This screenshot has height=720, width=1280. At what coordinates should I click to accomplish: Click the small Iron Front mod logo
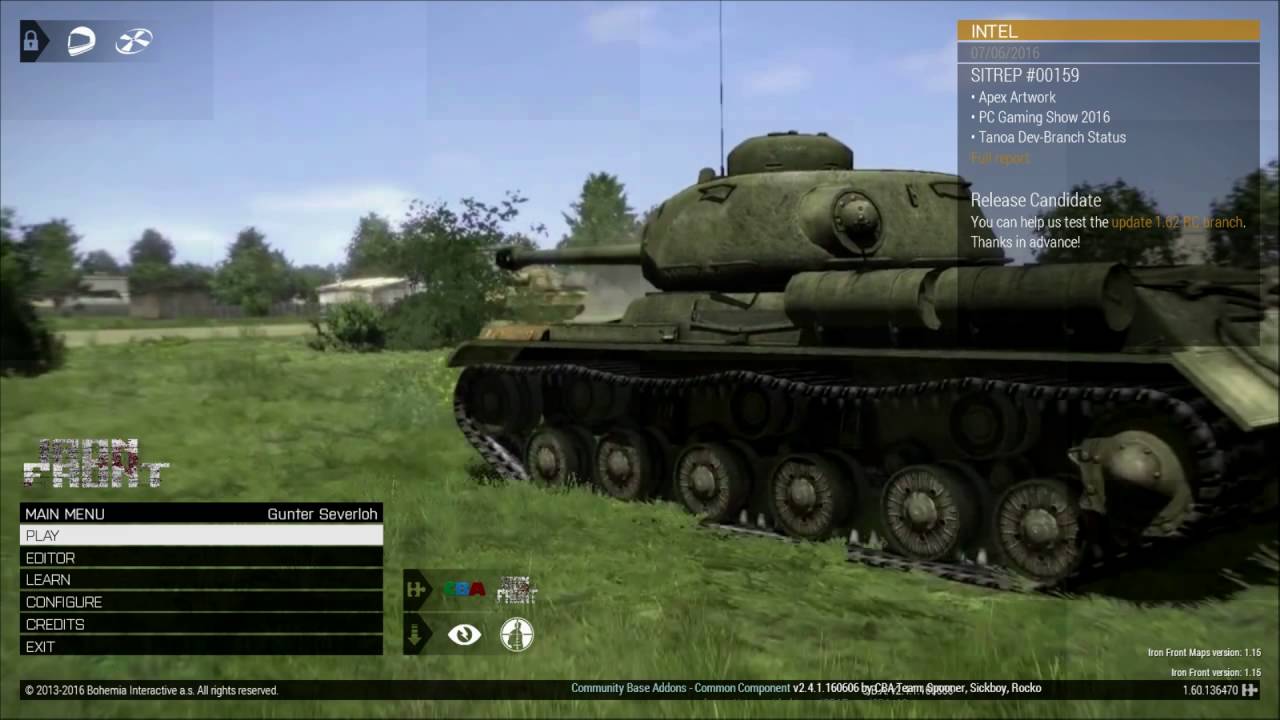pyautogui.click(x=516, y=590)
